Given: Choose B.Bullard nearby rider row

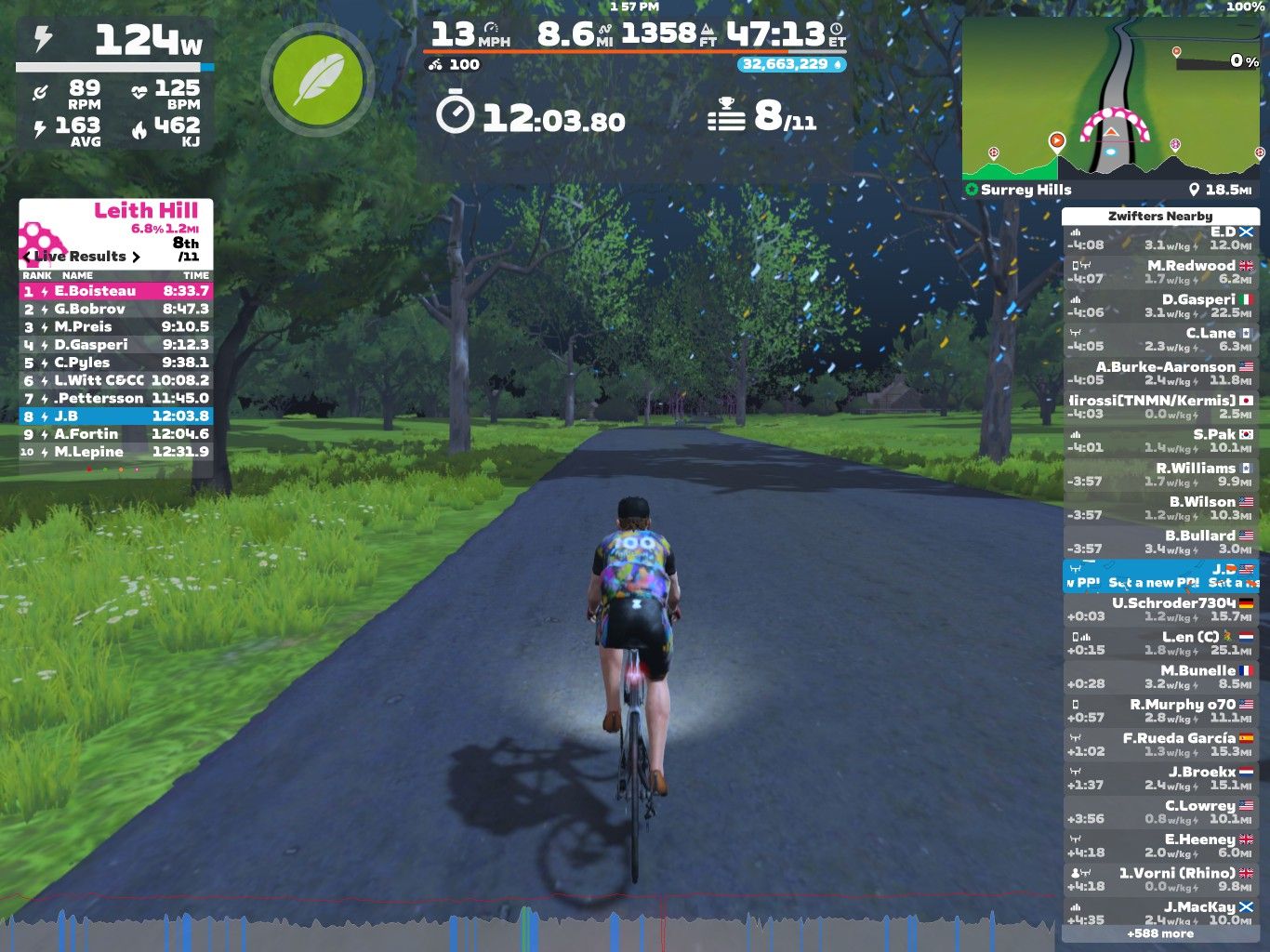Looking at the screenshot, I should point(1159,542).
